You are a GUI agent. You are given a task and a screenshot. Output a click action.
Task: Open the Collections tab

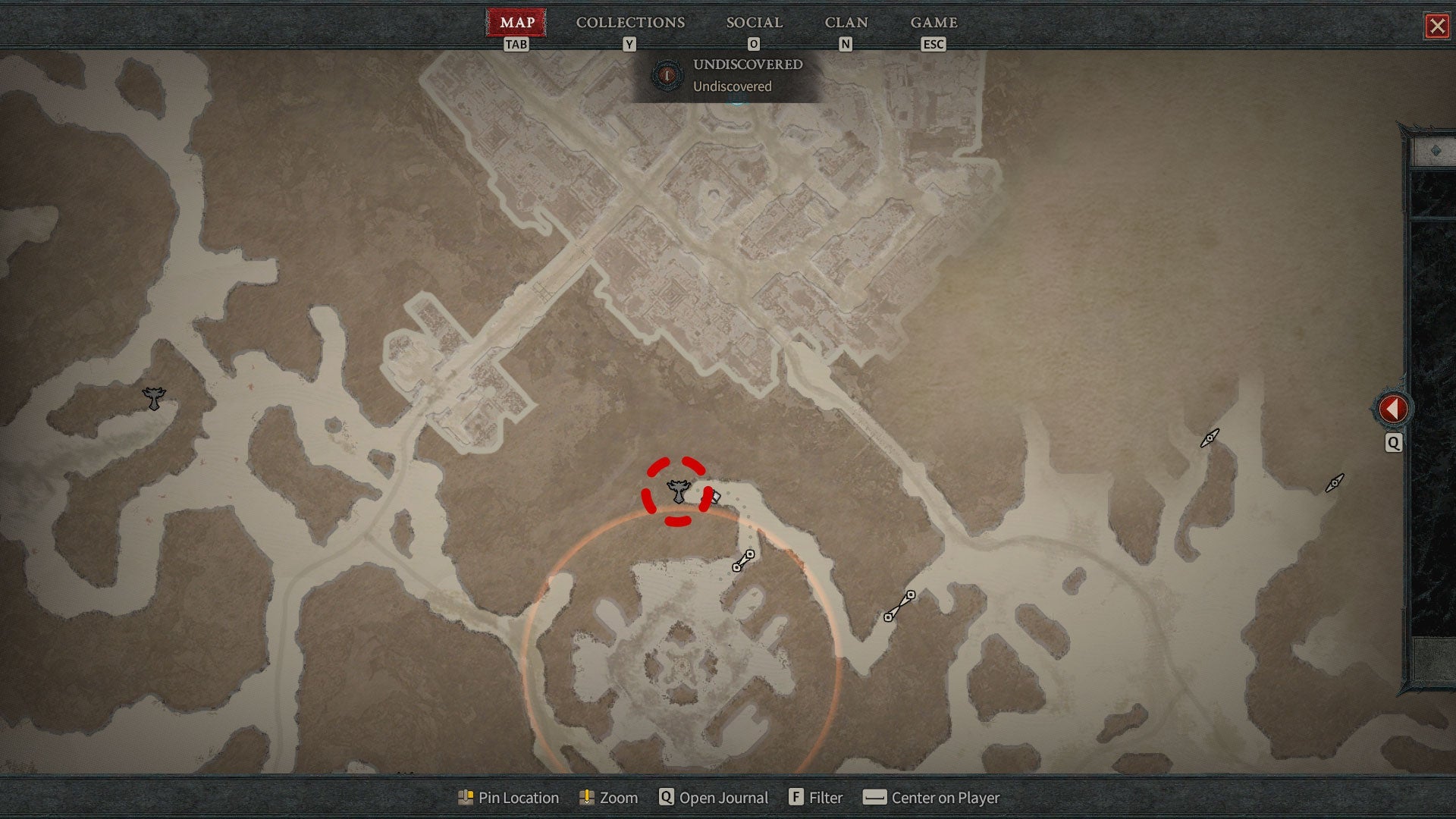click(630, 23)
